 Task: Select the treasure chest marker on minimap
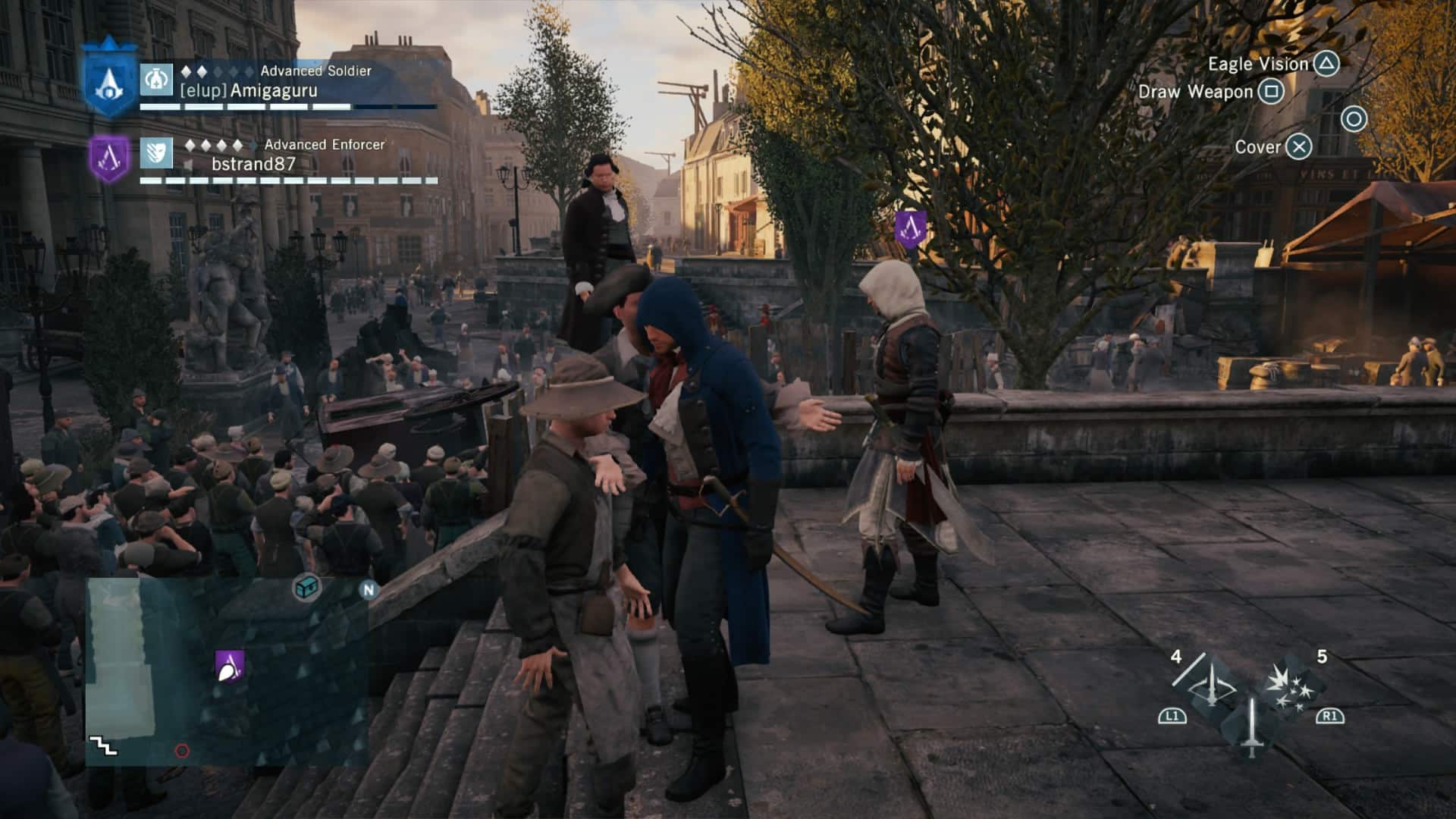(307, 587)
